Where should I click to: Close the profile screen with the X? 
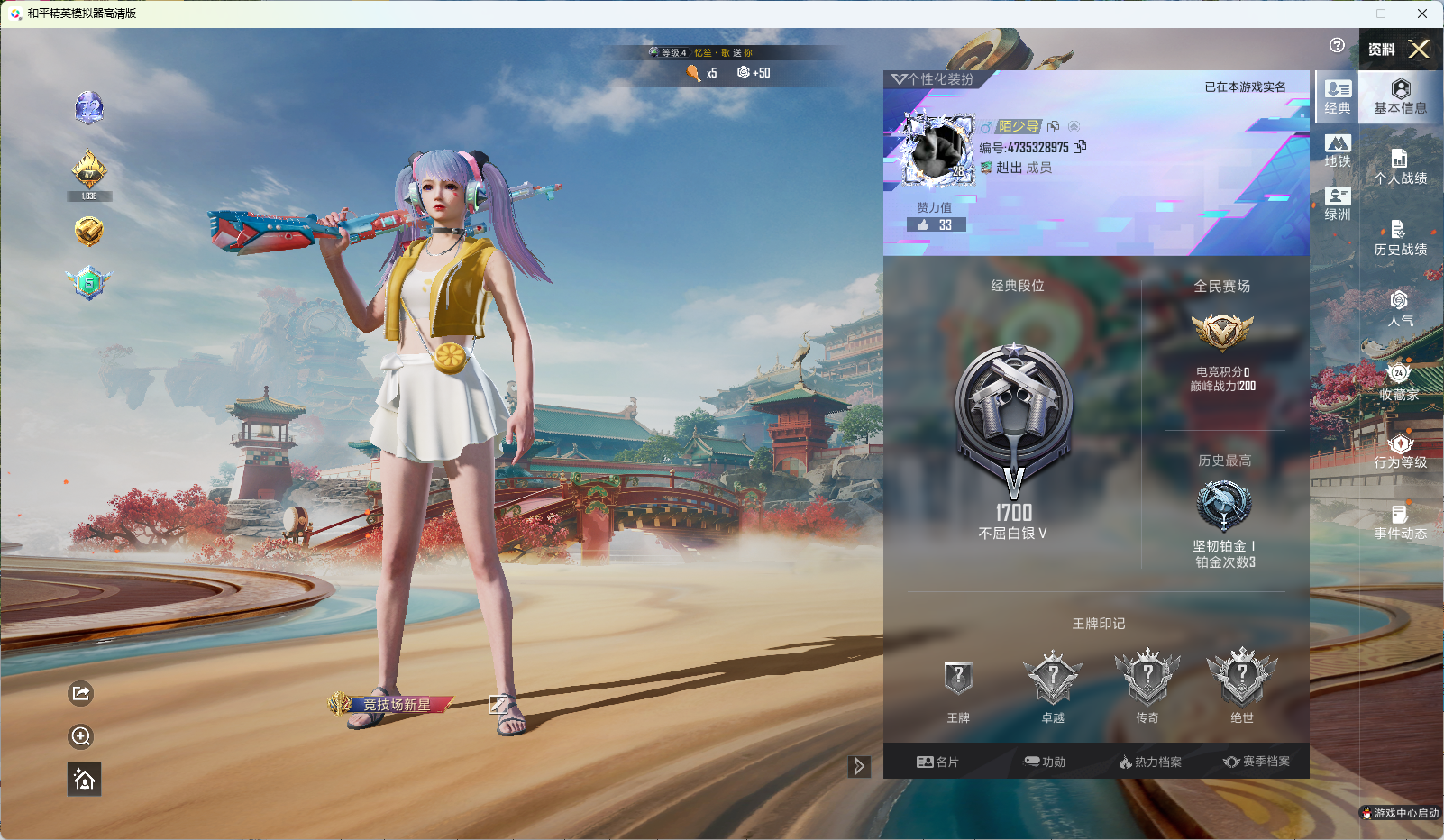[1419, 49]
